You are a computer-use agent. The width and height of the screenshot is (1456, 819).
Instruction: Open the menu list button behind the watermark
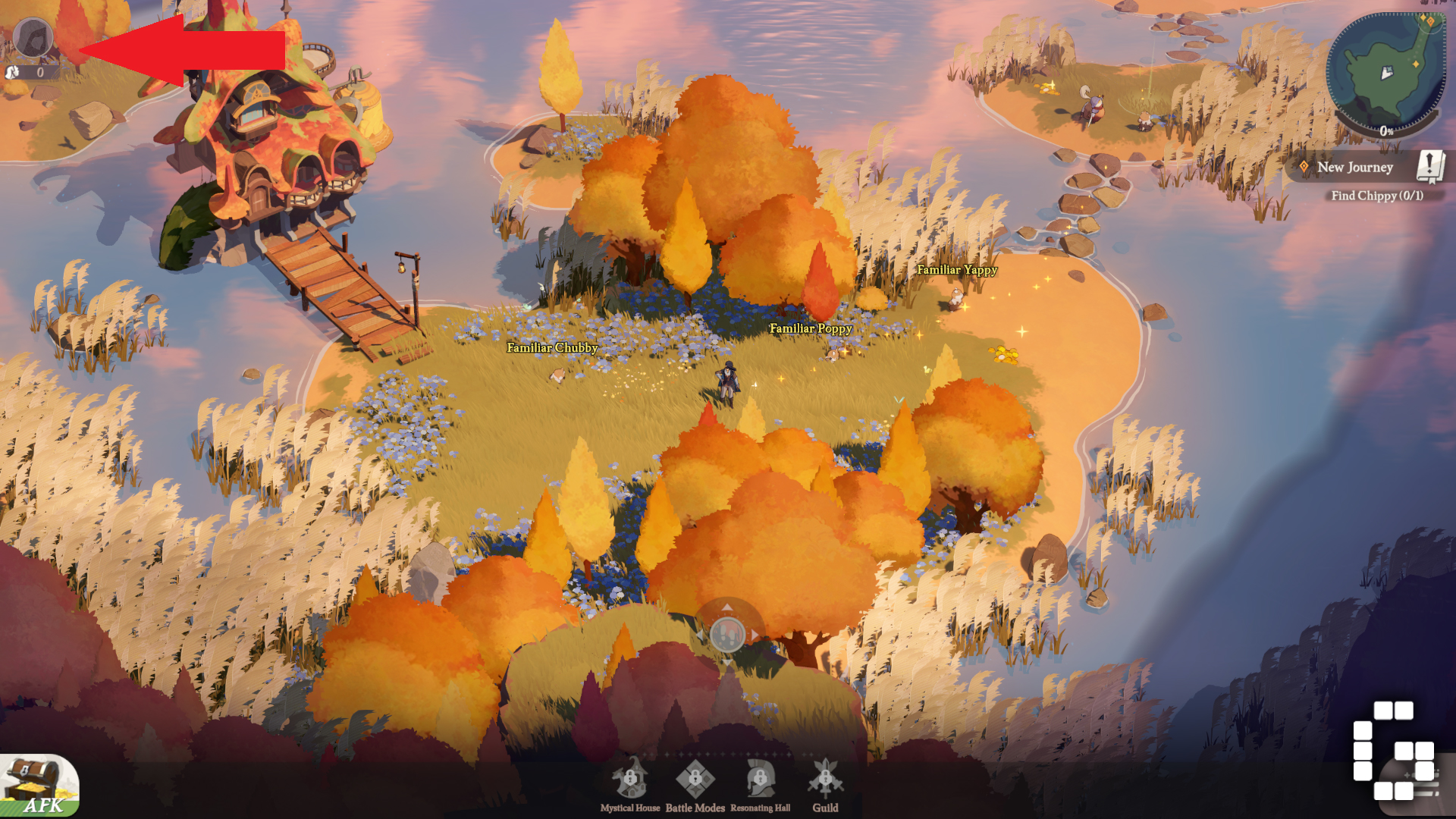pyautogui.click(x=1416, y=786)
